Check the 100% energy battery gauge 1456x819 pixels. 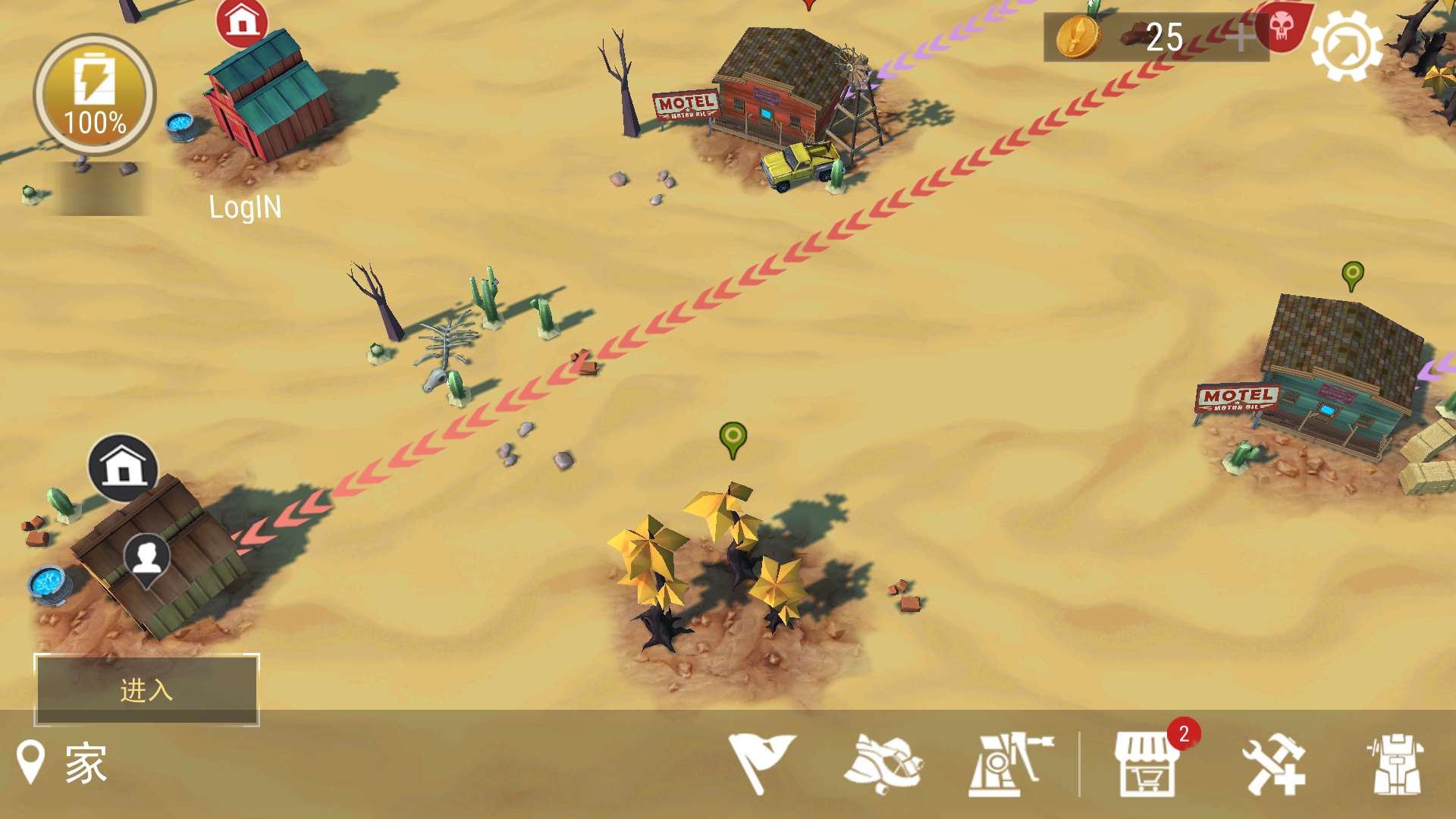pos(95,95)
